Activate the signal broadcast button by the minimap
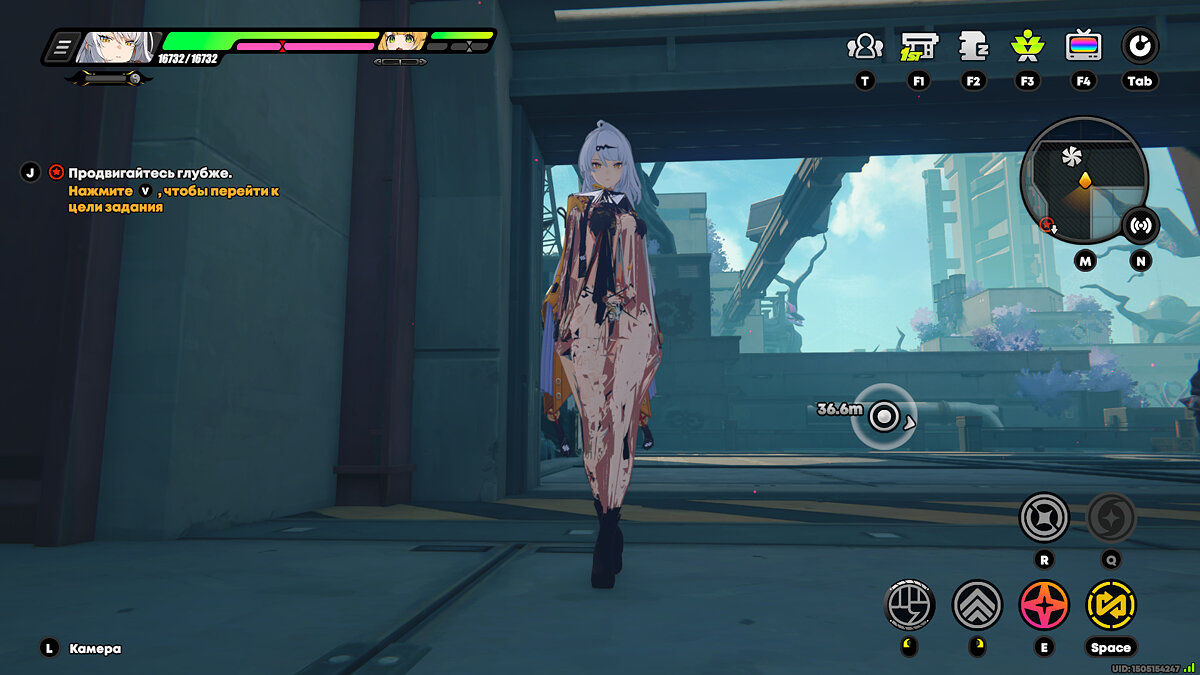 tap(1140, 225)
